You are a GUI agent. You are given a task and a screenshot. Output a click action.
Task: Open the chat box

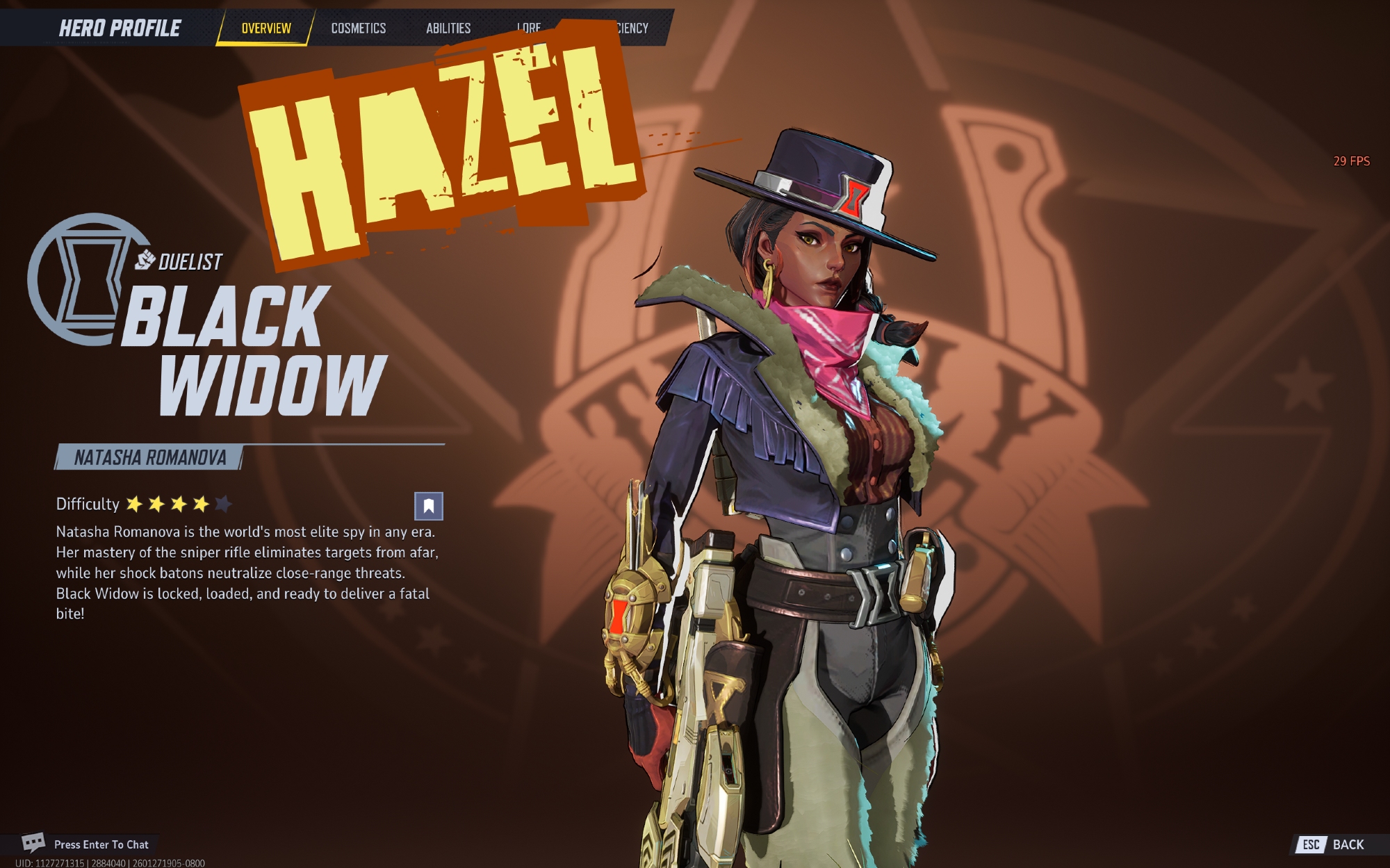click(86, 844)
